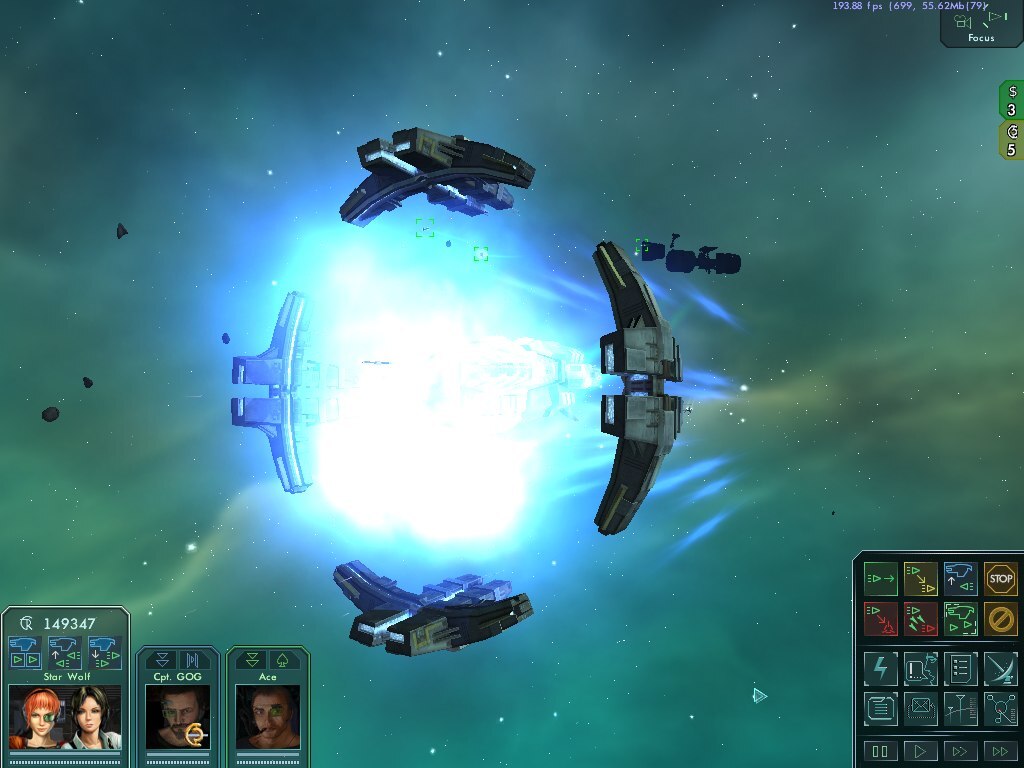Open the envelope messages icon
Screen dimensions: 1024x768
pyautogui.click(x=920, y=709)
